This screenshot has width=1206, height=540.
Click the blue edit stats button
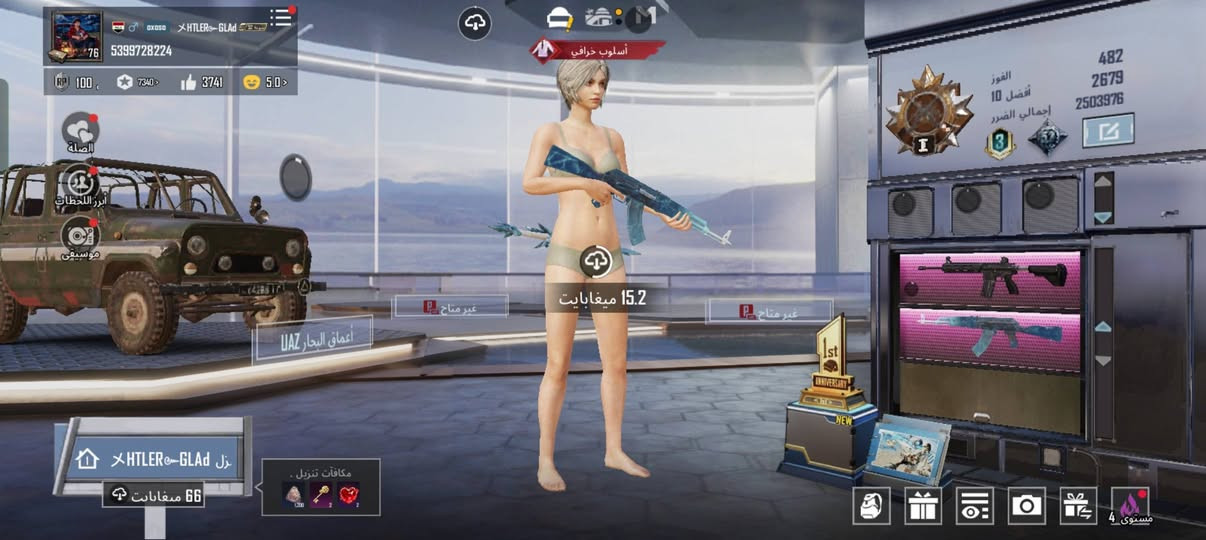click(1108, 131)
